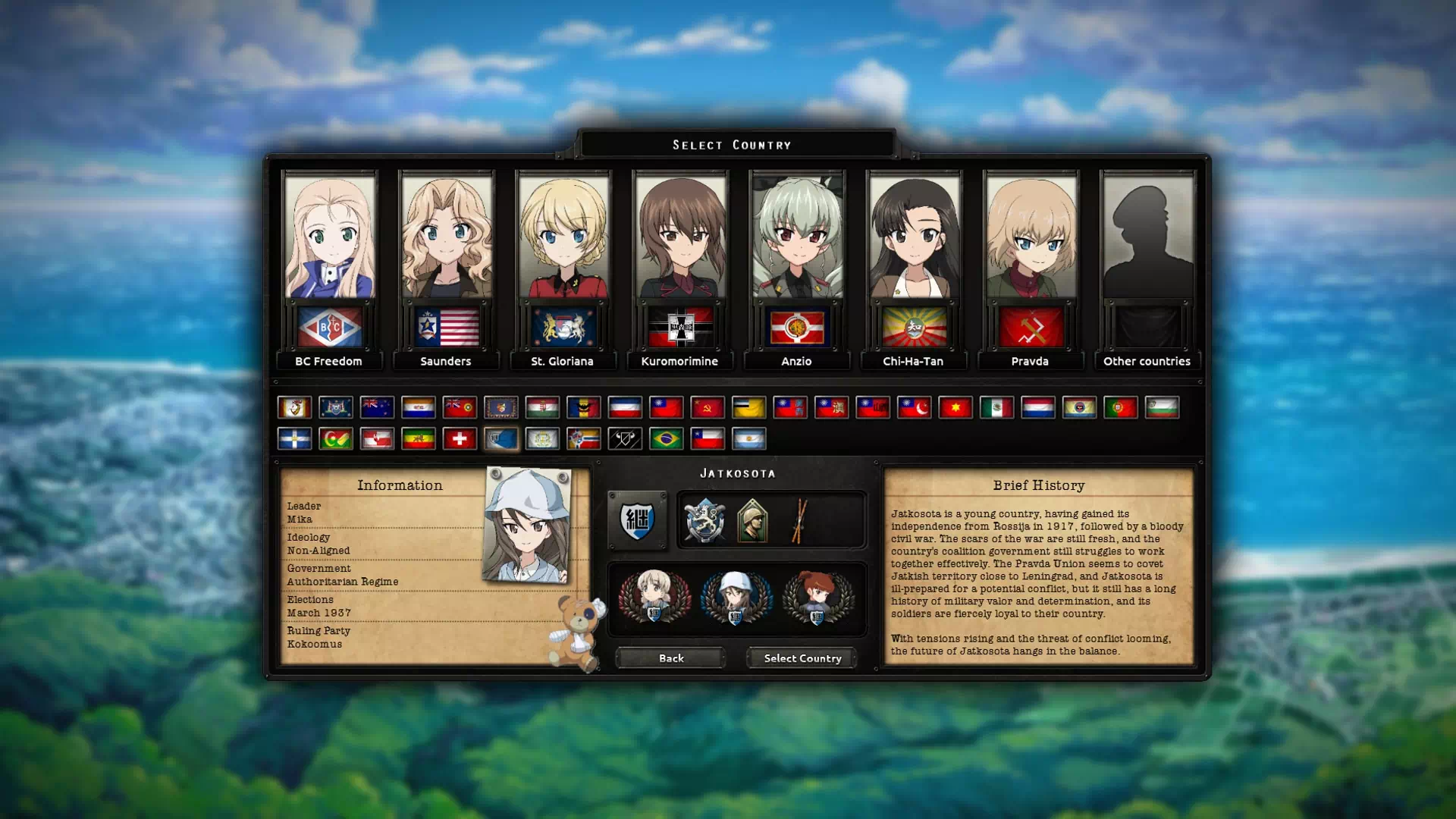This screenshot has height=819, width=1456.
Task: Click the crossed skis national spirit icon
Action: click(799, 521)
